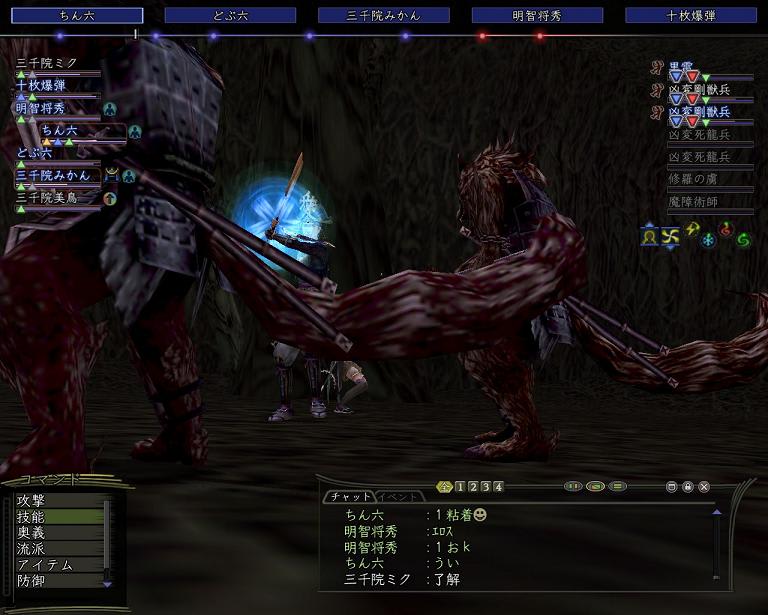Close the chat window
The height and width of the screenshot is (615, 768).
[704, 487]
